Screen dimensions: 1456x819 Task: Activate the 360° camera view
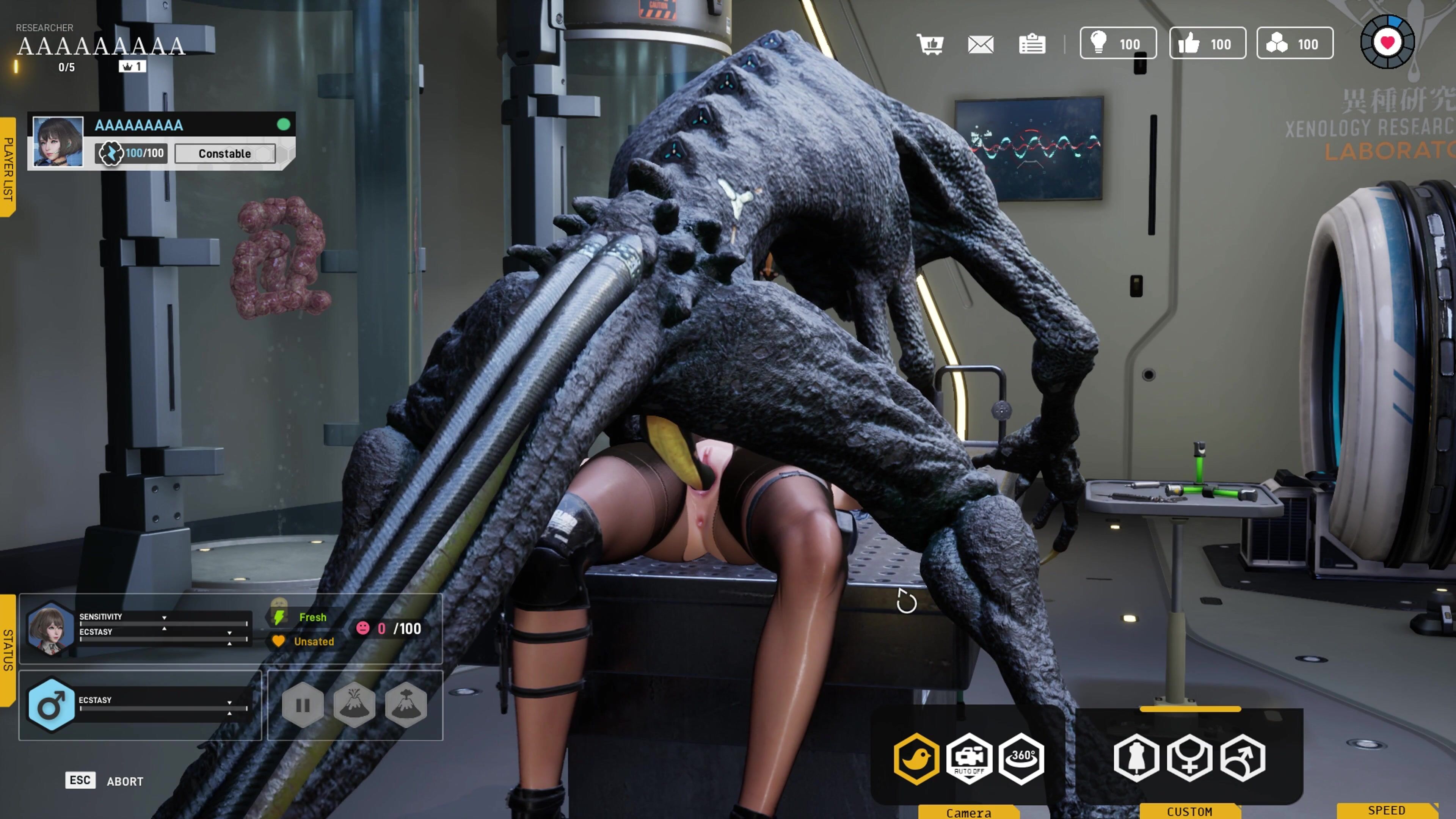(x=1021, y=758)
